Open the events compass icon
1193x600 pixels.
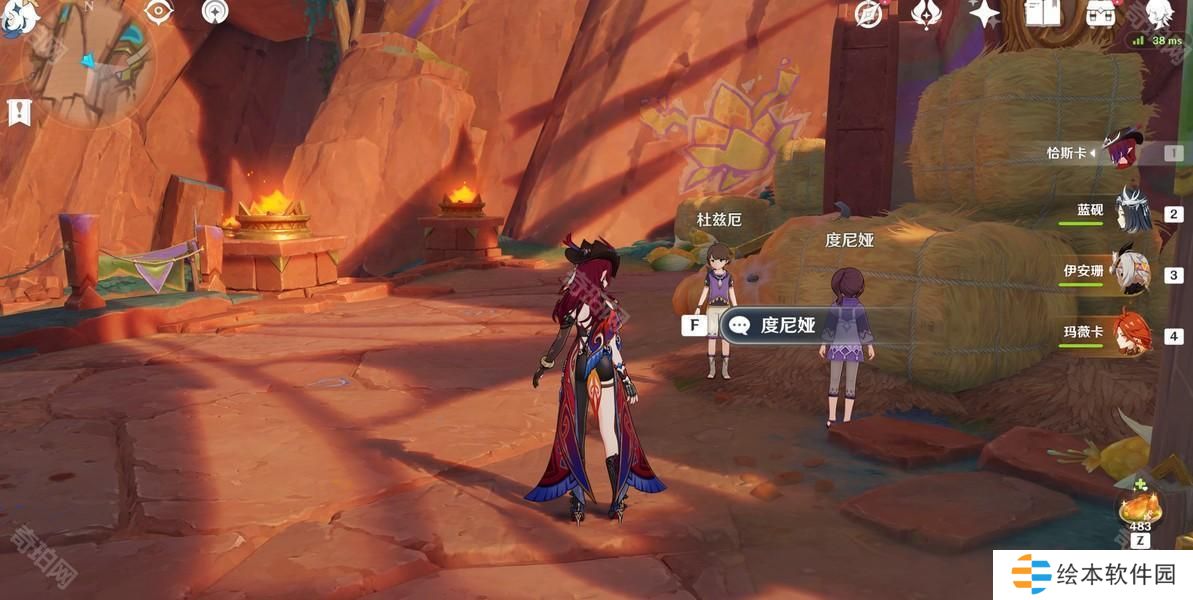(x=868, y=13)
